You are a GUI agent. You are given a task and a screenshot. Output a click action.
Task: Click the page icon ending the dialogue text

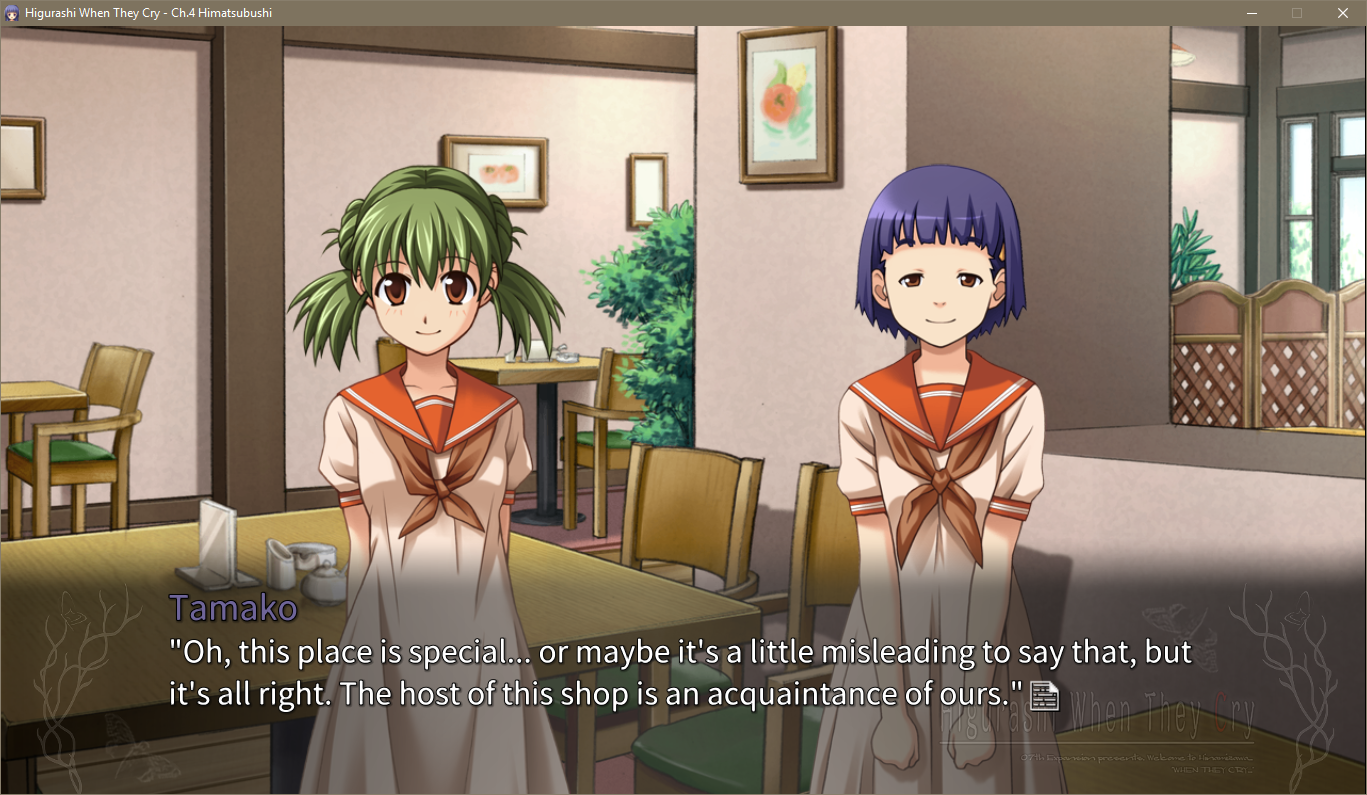(1044, 694)
